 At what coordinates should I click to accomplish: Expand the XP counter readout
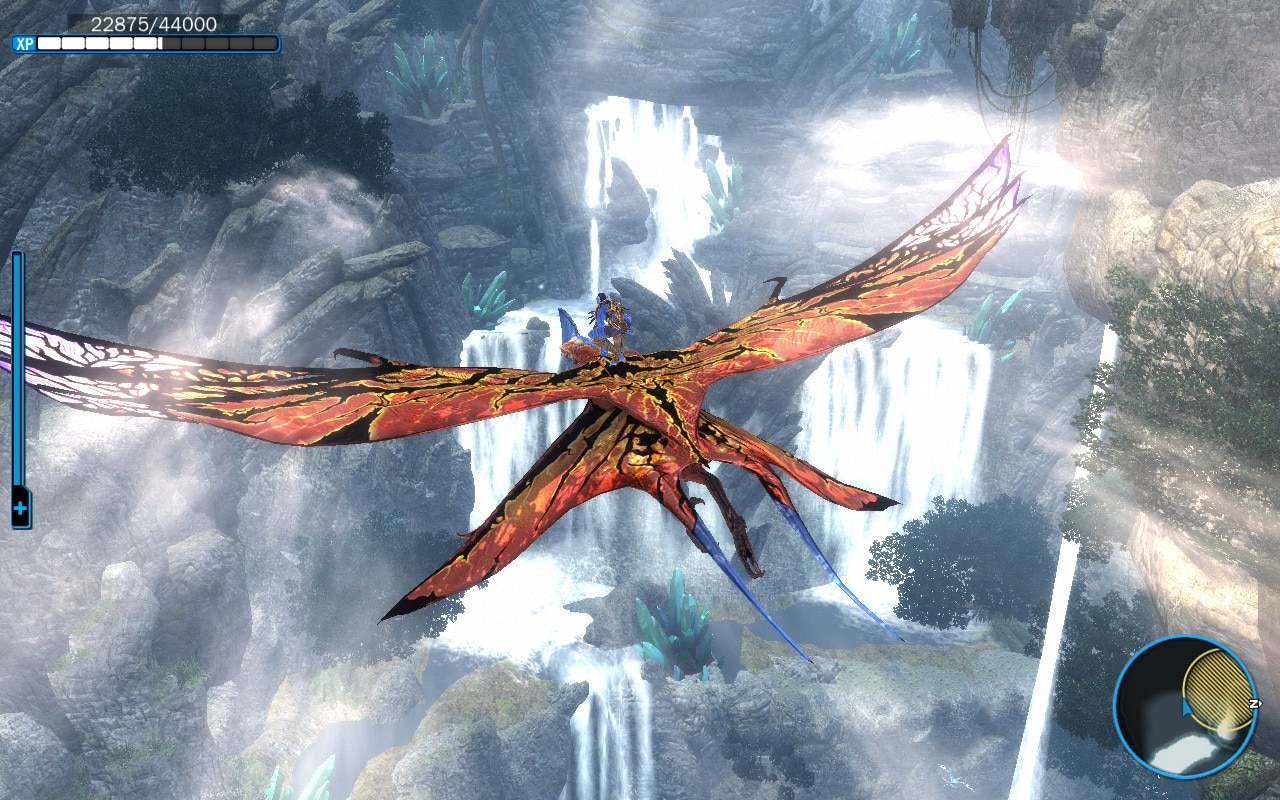coord(155,22)
